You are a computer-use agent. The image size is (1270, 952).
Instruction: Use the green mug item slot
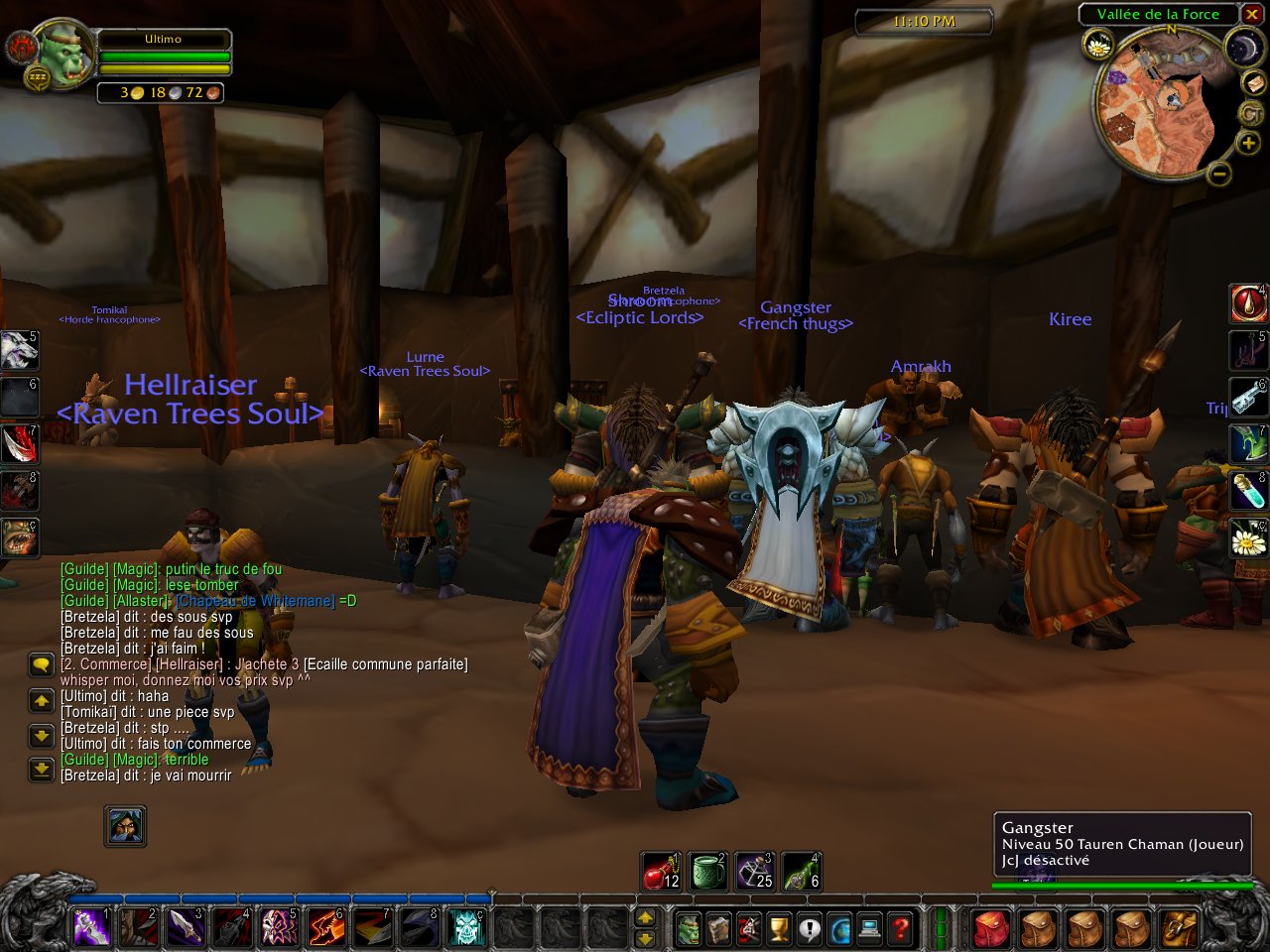tap(708, 872)
